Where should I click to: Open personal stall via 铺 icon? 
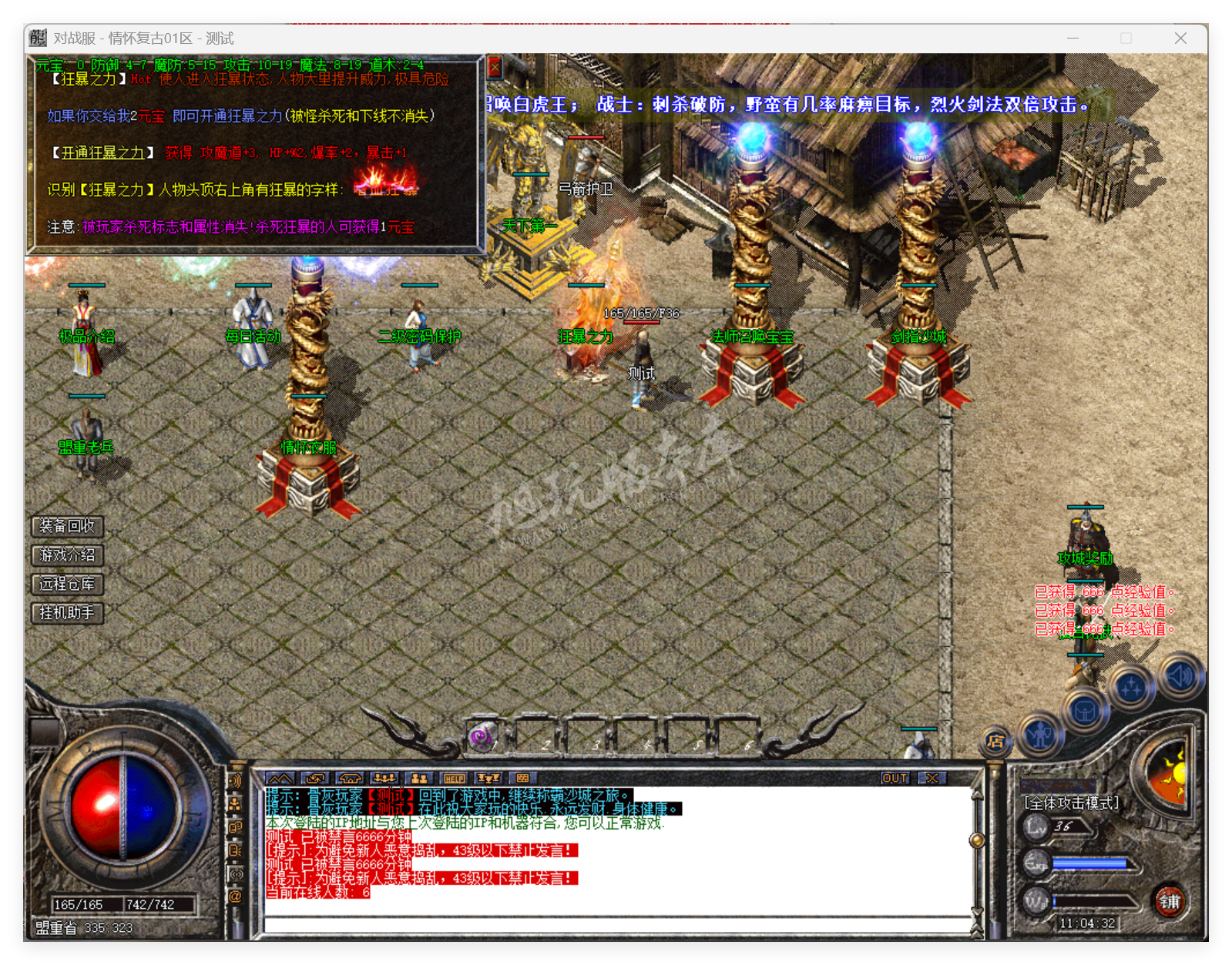pos(1170,901)
